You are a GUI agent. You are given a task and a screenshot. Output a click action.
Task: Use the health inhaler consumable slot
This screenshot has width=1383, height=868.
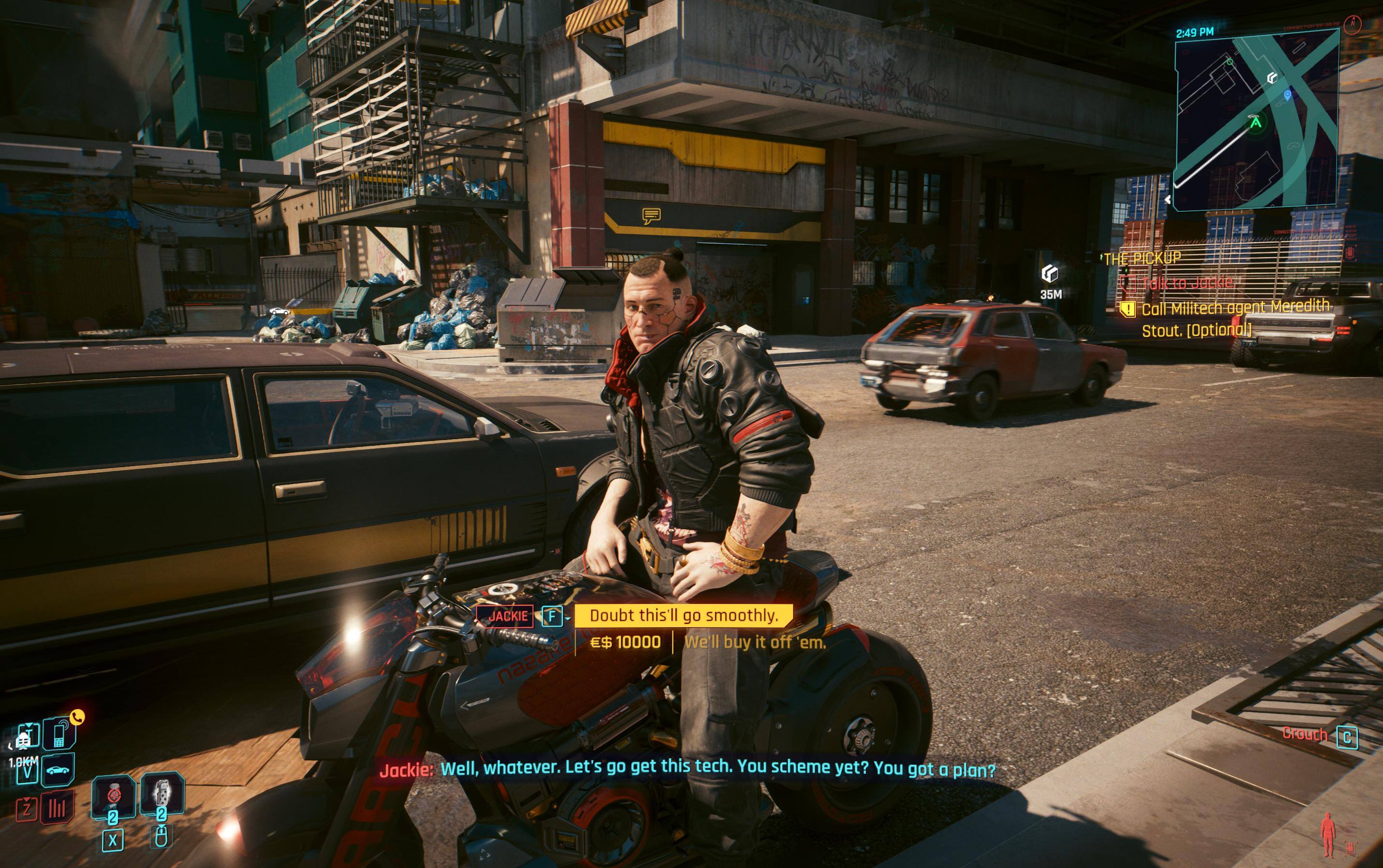click(x=113, y=797)
